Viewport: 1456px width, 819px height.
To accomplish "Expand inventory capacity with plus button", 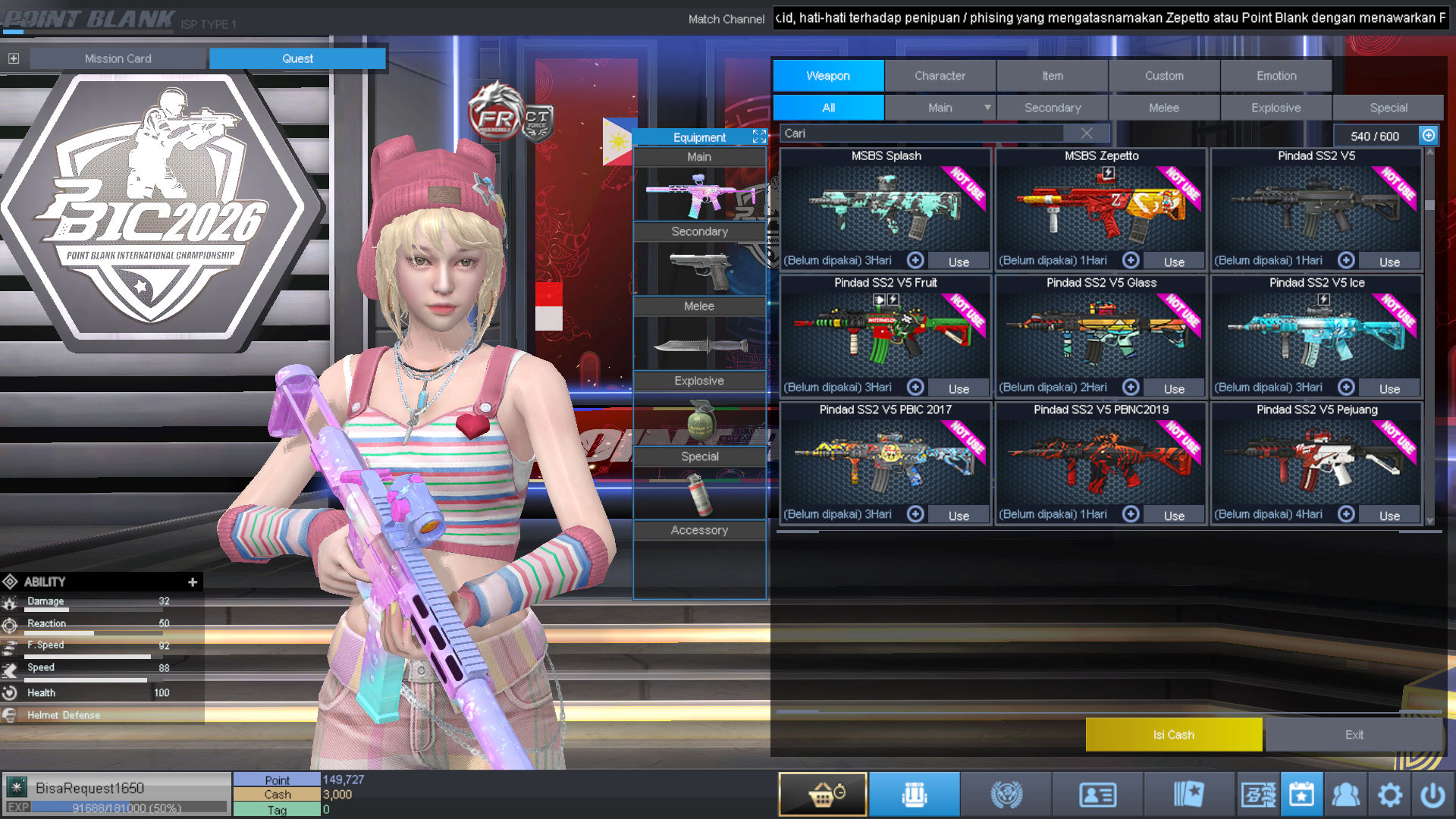I will click(1429, 135).
